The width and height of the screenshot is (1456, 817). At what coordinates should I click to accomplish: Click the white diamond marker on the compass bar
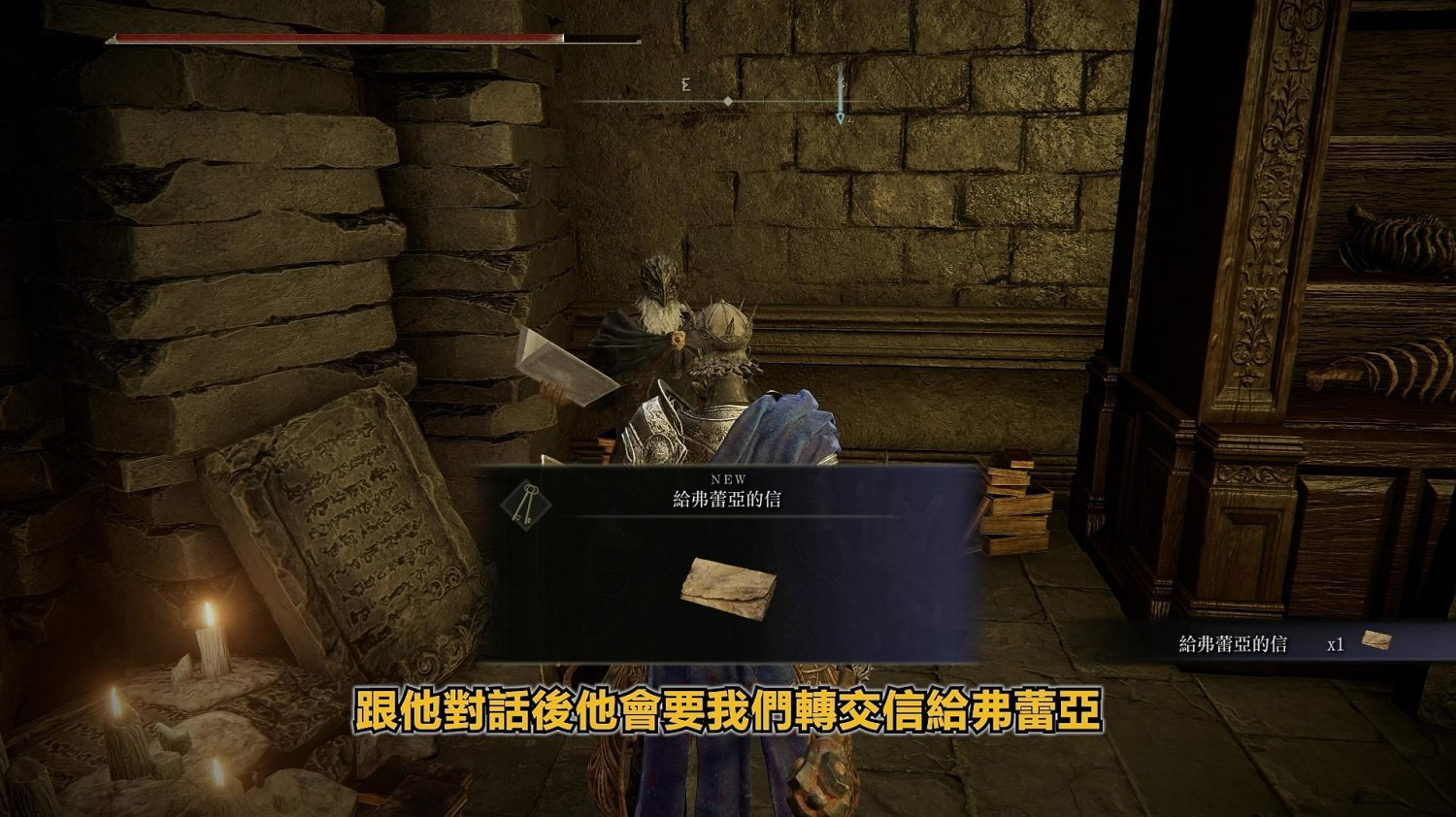pyautogui.click(x=727, y=100)
